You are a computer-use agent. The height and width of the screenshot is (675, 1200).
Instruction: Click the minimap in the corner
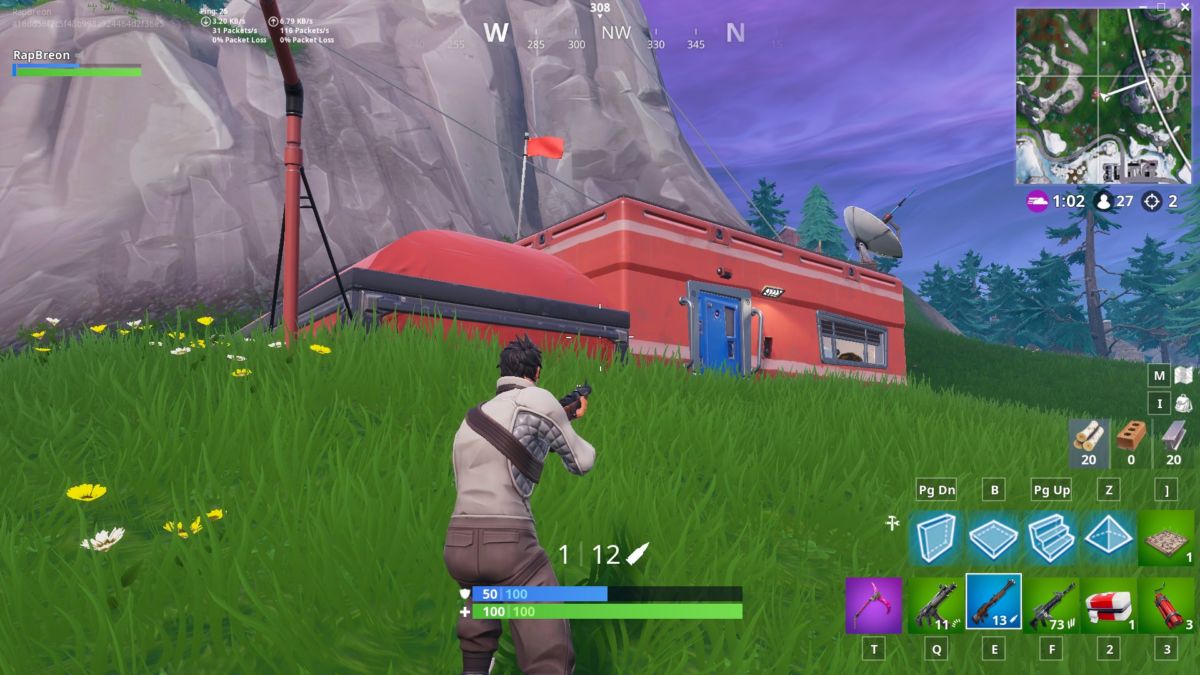[1104, 96]
